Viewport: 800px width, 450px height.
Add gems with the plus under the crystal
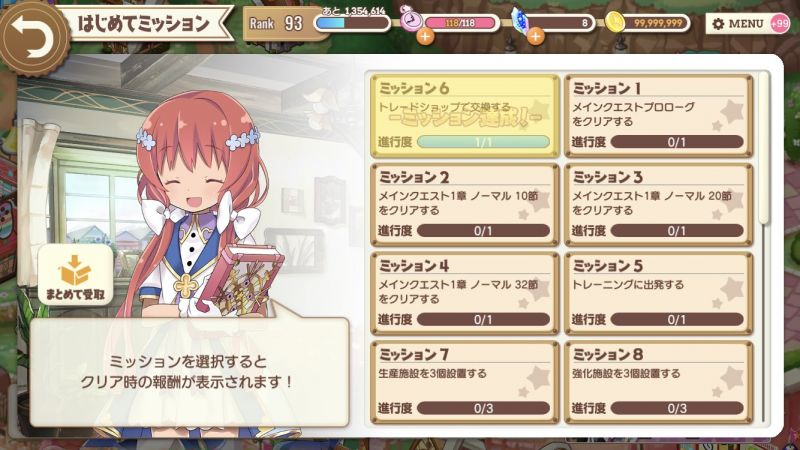pyautogui.click(x=535, y=37)
